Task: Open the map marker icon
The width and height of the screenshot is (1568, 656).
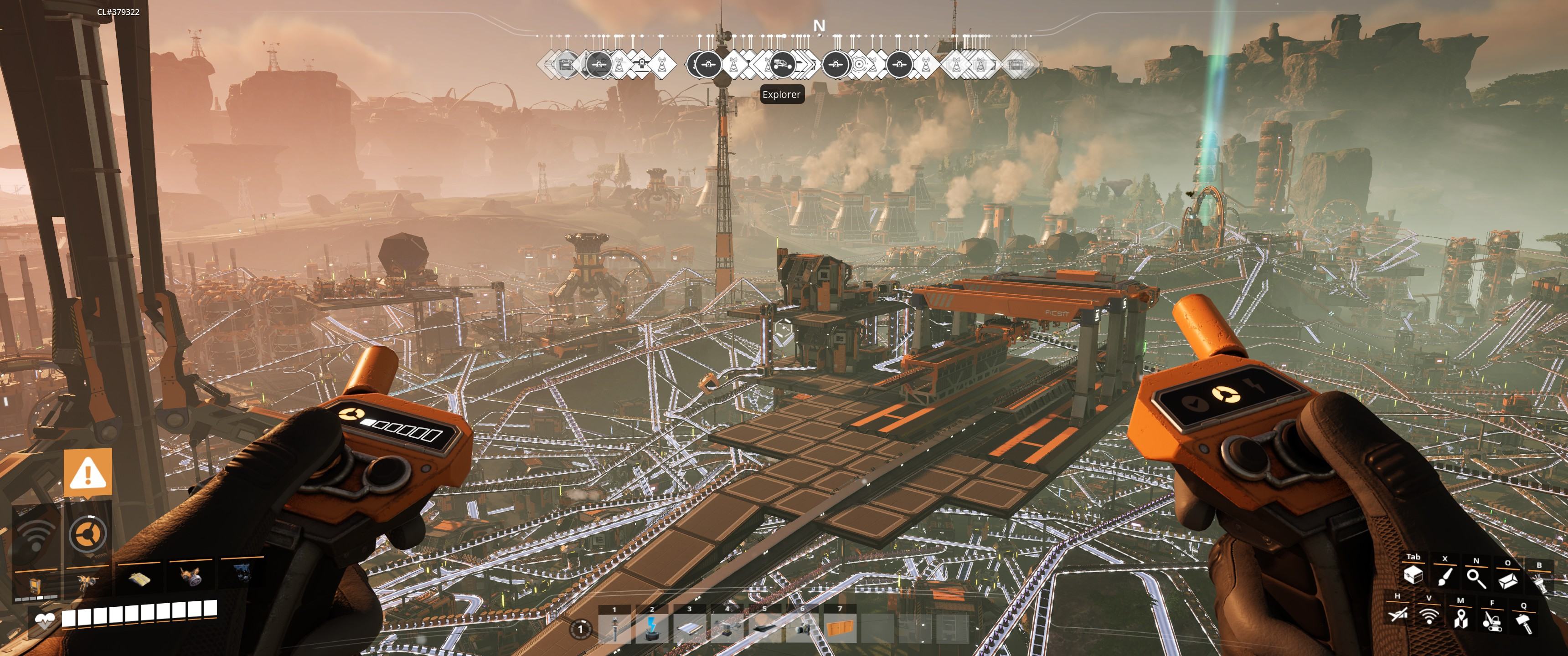Action: click(x=1460, y=619)
